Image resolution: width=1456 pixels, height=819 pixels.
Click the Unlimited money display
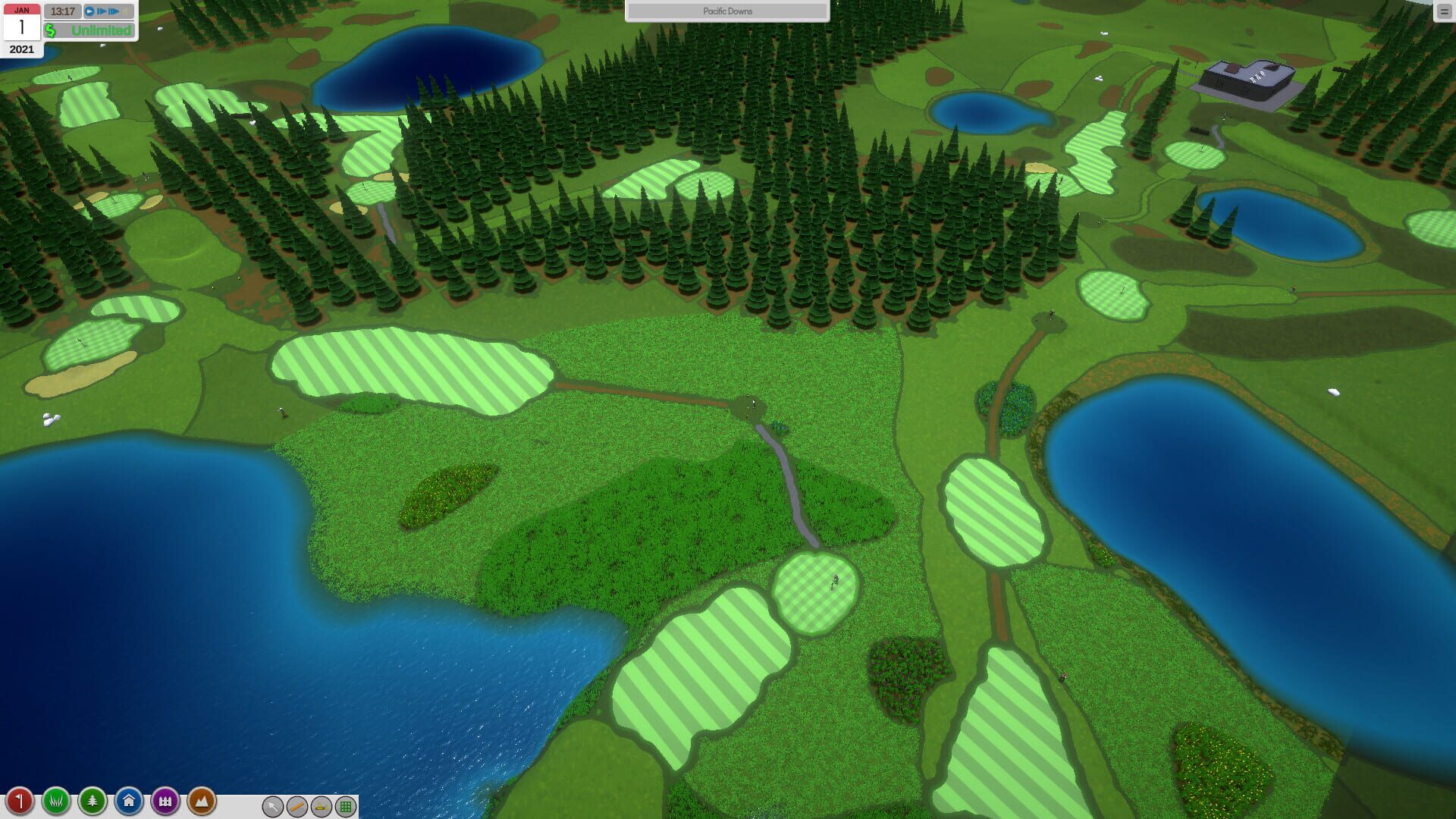91,31
